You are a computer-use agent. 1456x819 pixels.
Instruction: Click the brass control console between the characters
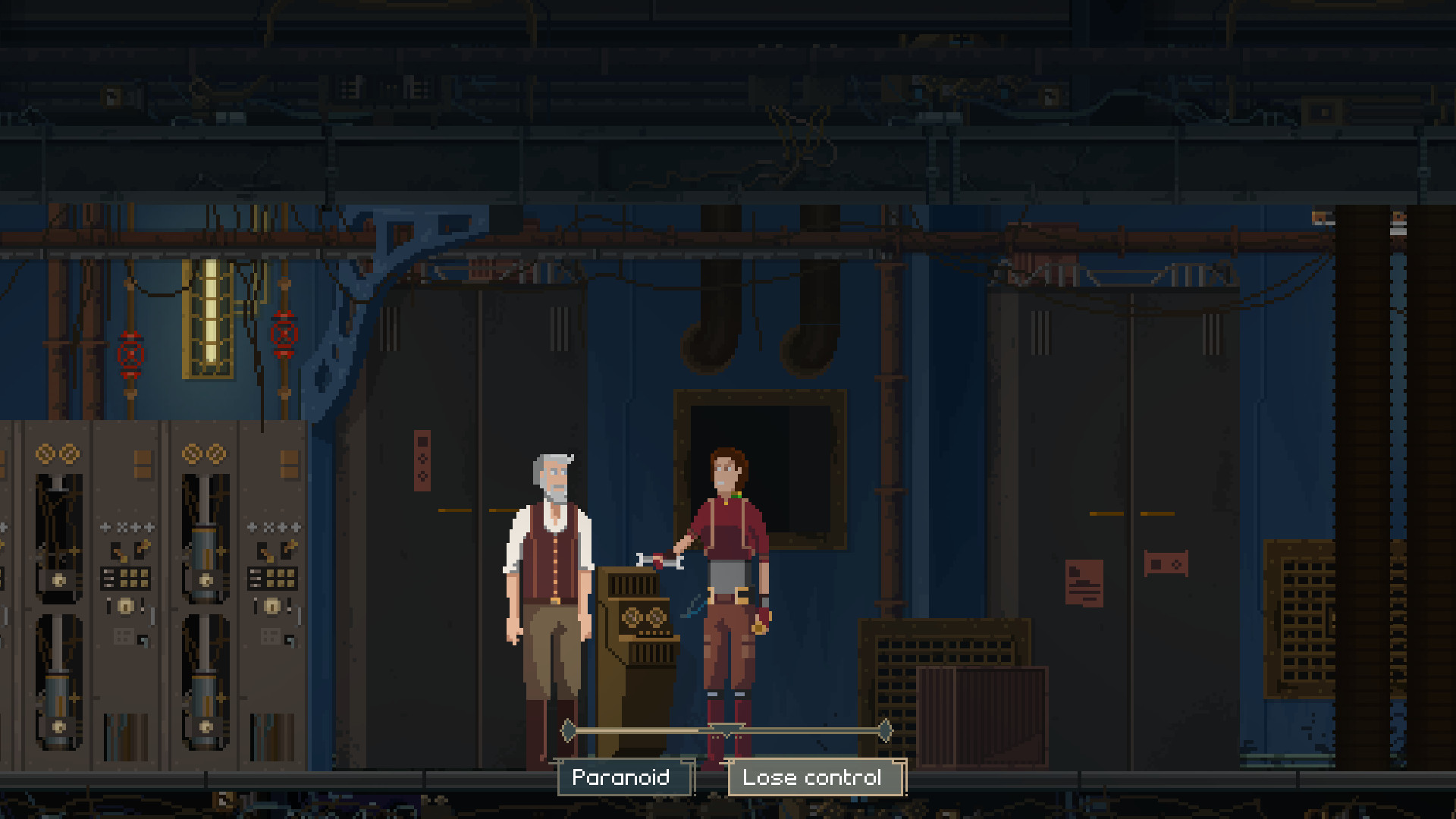point(637,629)
